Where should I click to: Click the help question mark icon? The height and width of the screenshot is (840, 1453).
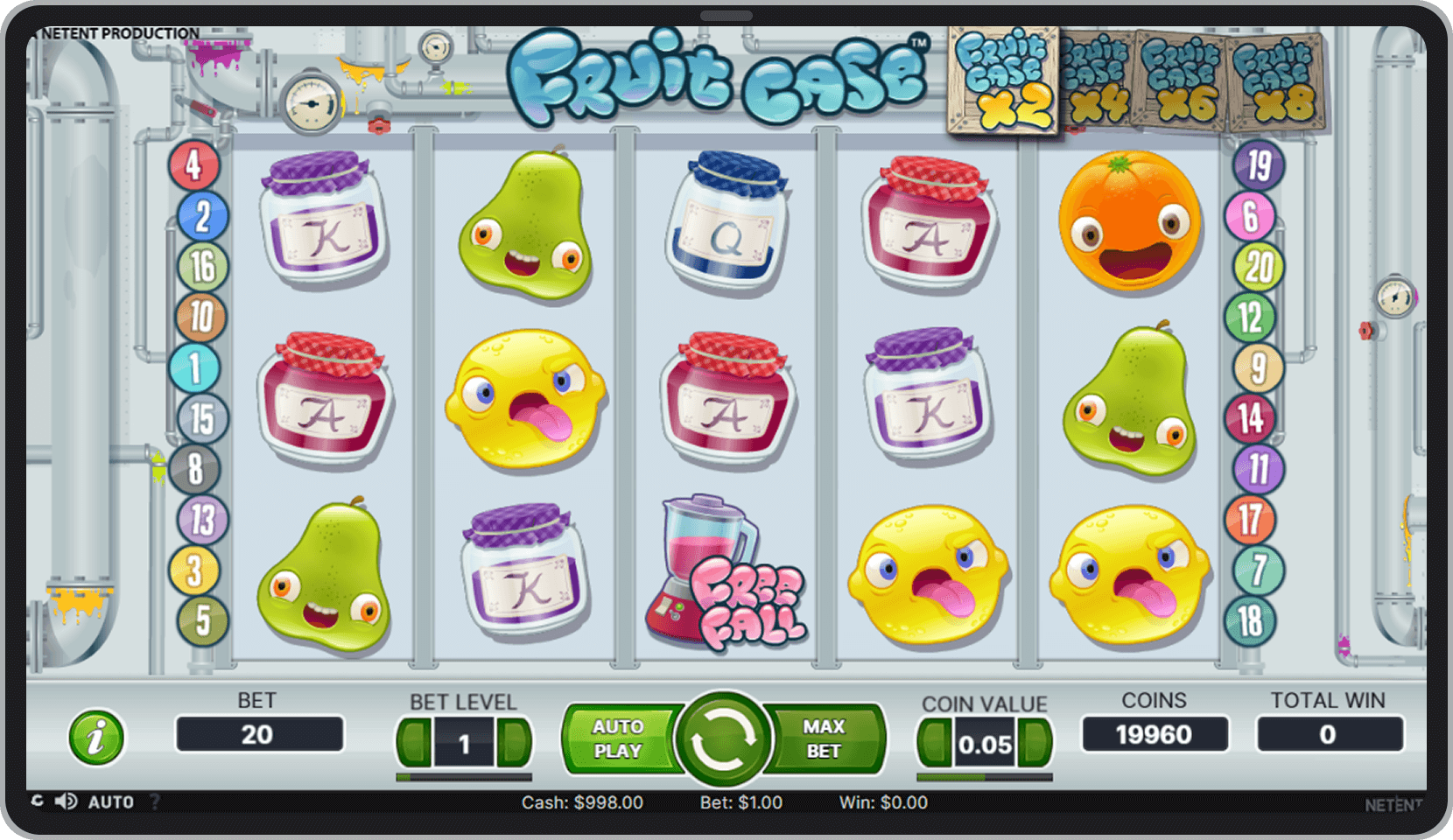(156, 801)
